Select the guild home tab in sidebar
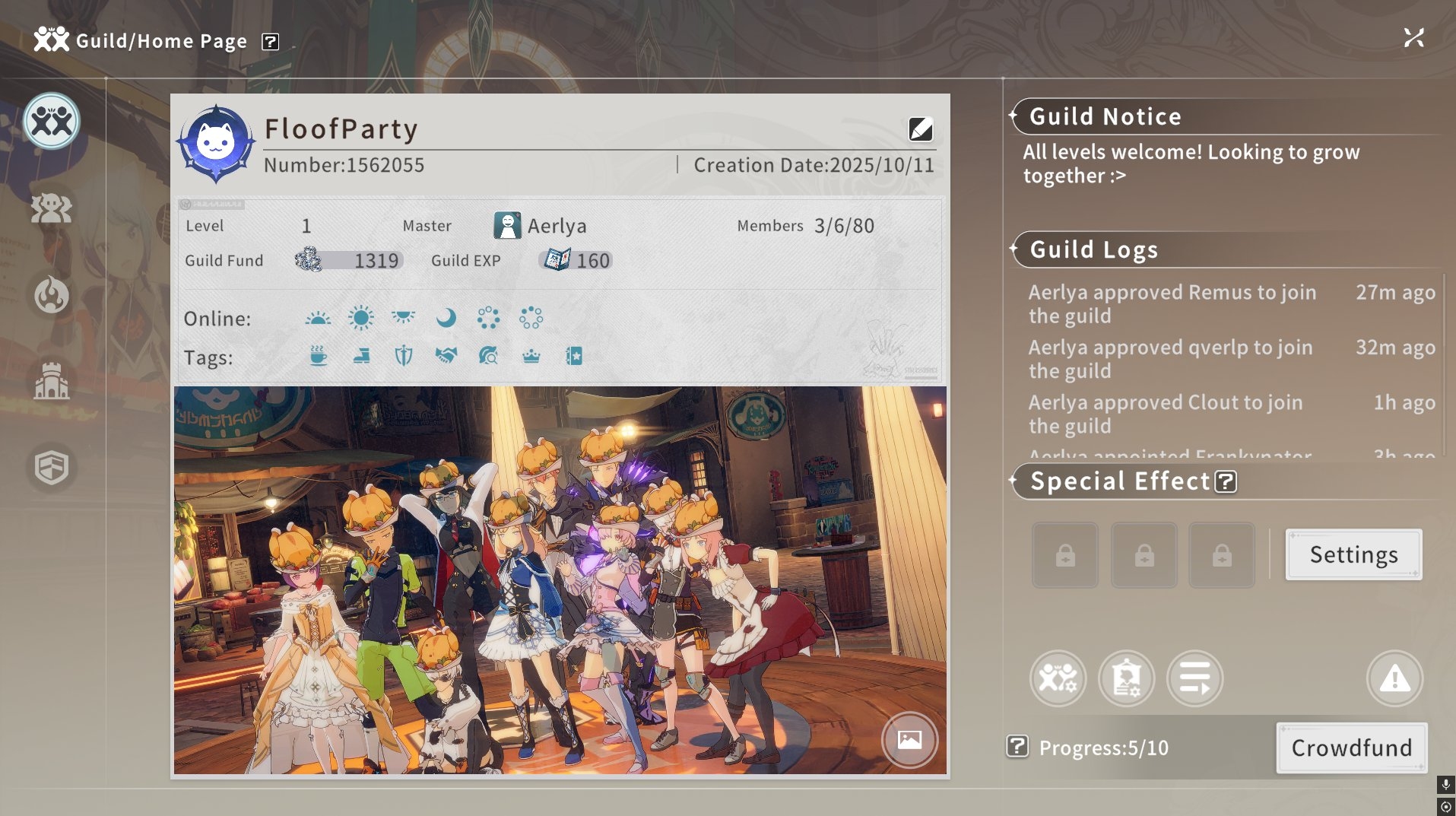Viewport: 1456px width, 816px height. click(x=52, y=122)
